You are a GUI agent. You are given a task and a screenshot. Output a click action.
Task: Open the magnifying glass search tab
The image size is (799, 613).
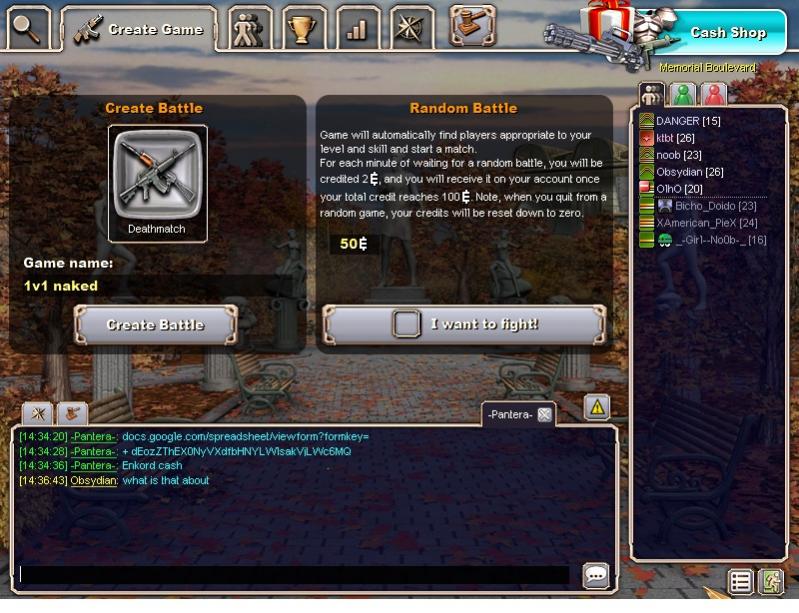pyautogui.click(x=28, y=29)
